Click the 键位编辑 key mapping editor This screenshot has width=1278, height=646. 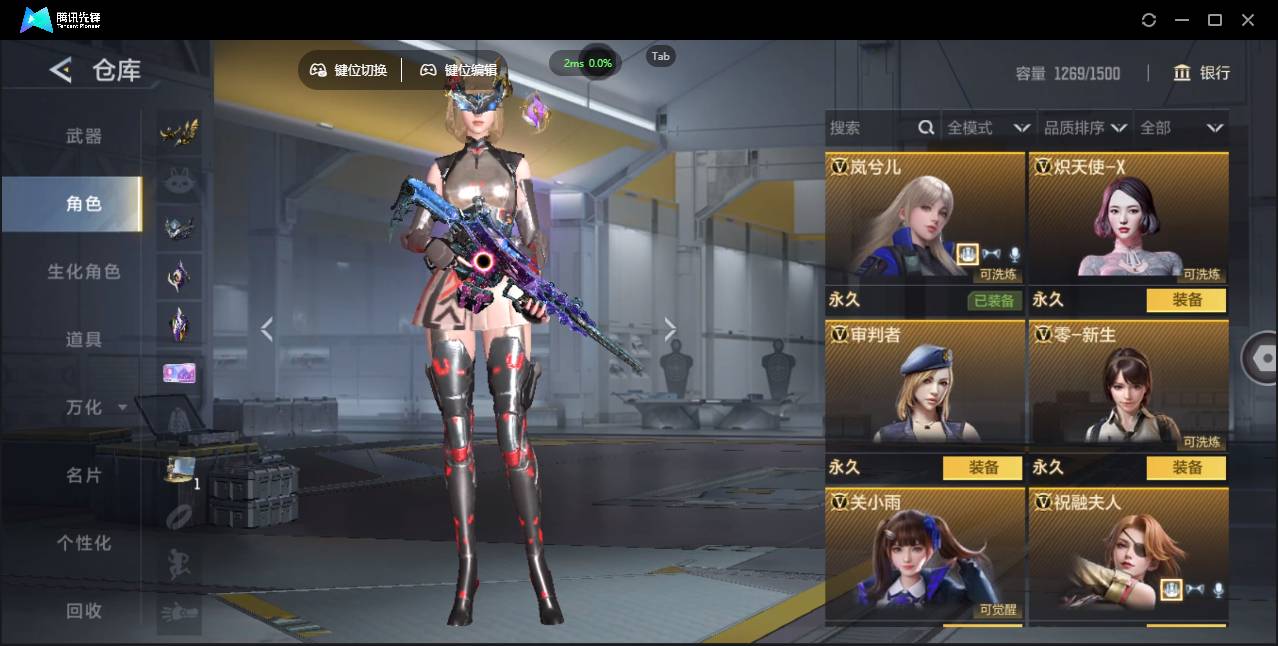(458, 70)
